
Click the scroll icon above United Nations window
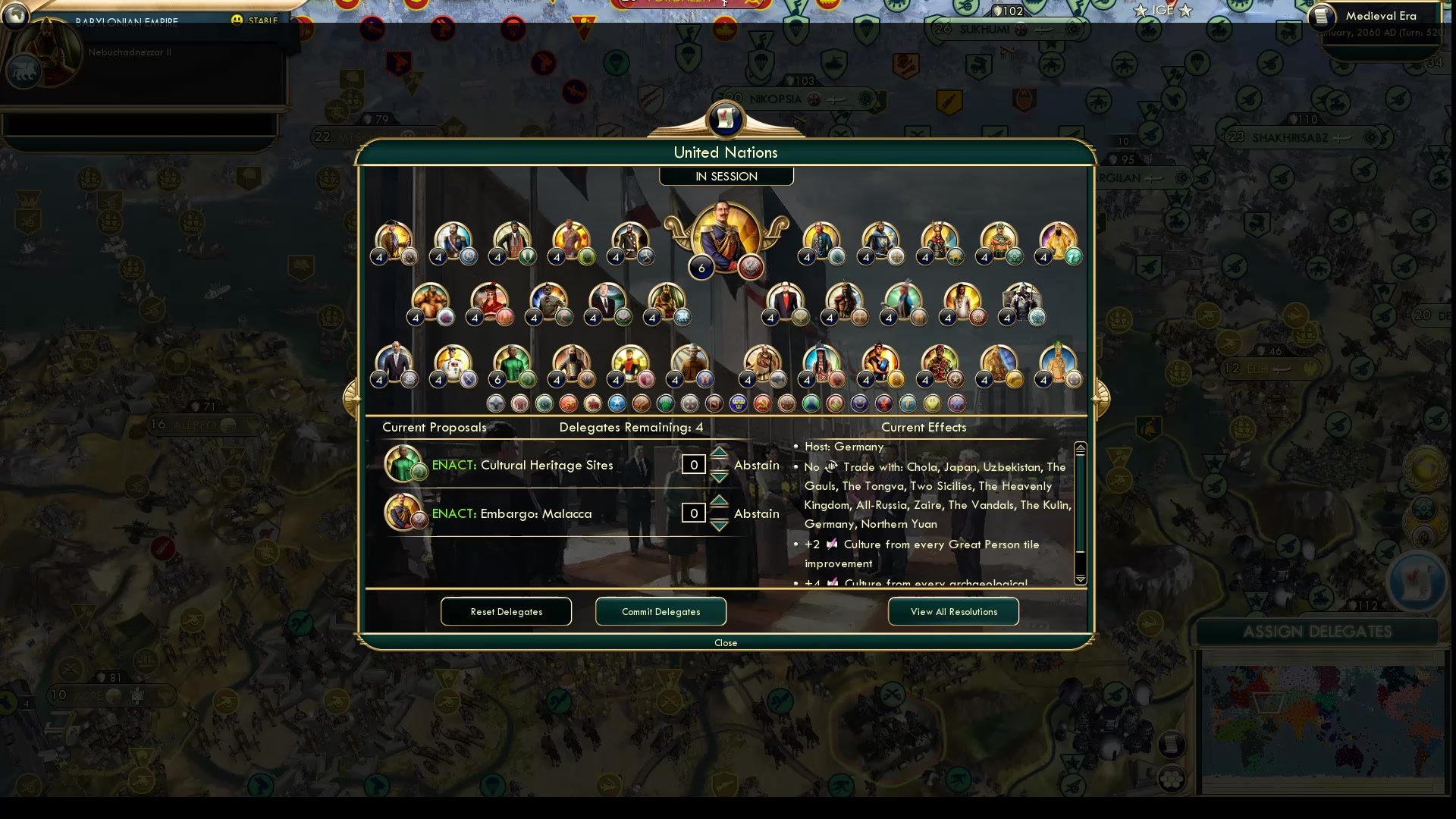pyautogui.click(x=726, y=120)
